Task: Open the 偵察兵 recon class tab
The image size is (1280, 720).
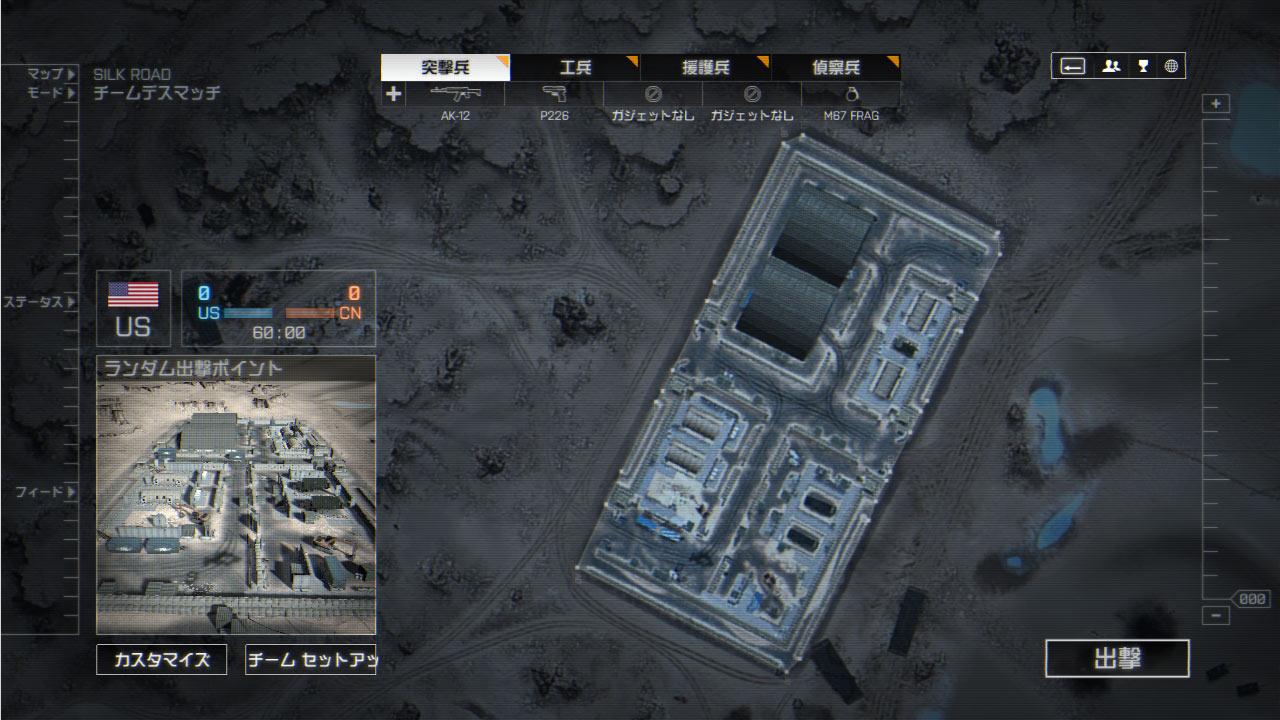Action: coord(835,68)
